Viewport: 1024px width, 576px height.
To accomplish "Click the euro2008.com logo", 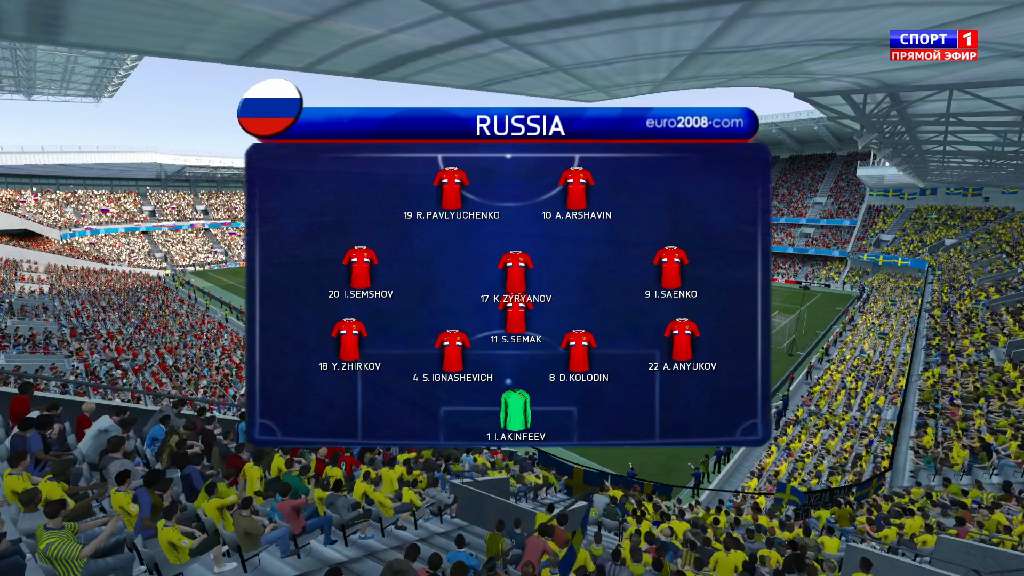I will pos(694,123).
